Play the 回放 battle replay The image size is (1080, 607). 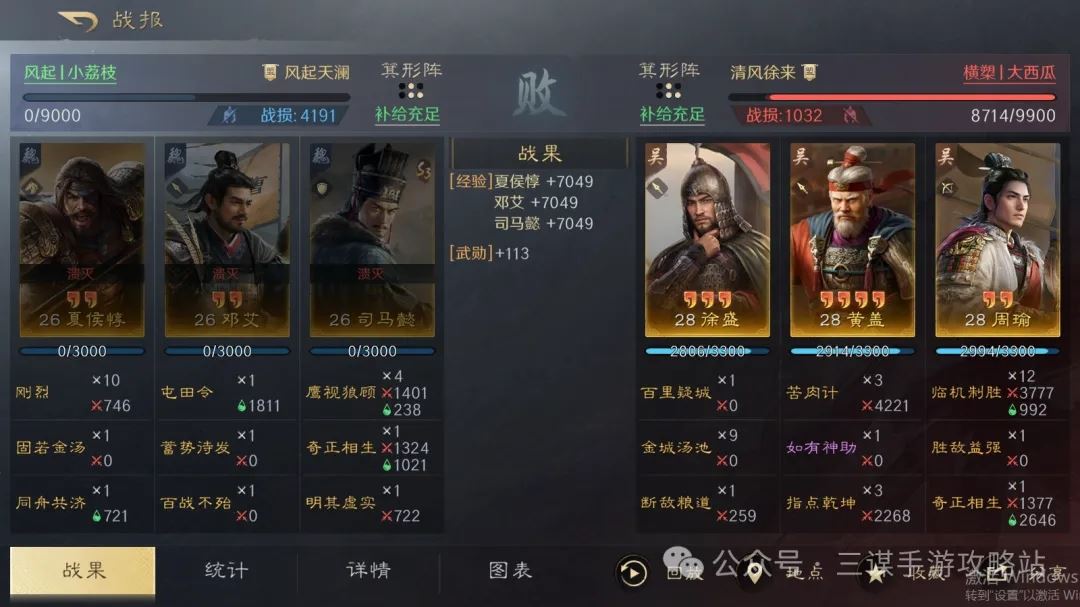[634, 573]
